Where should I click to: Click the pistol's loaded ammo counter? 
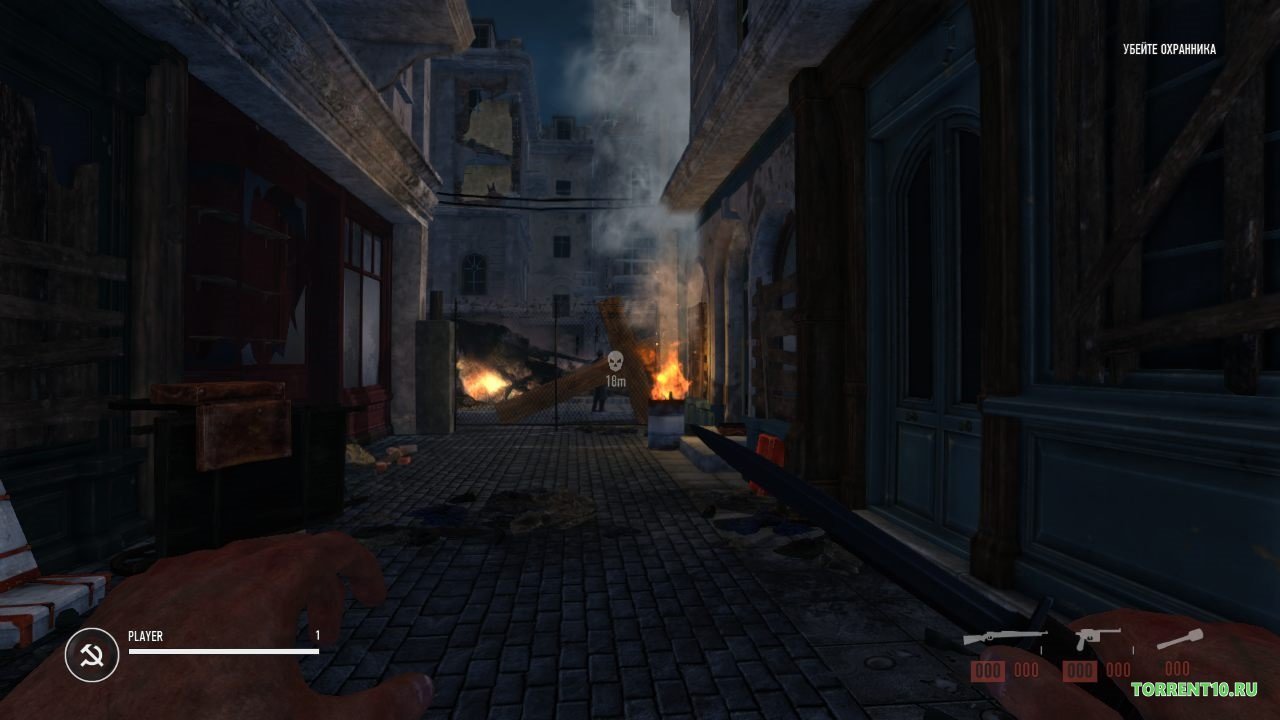coord(1080,668)
